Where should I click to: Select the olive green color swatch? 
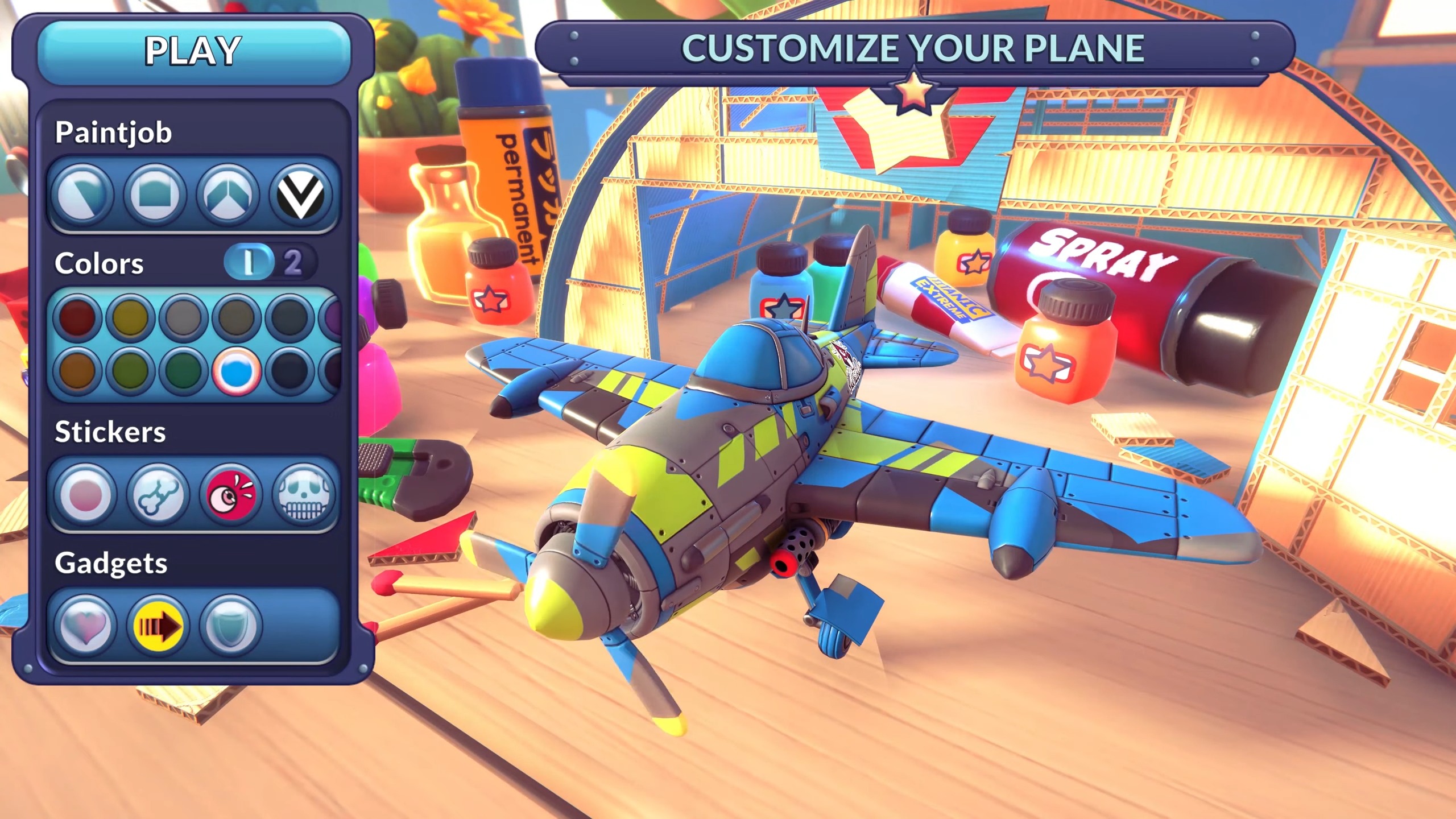(130, 371)
